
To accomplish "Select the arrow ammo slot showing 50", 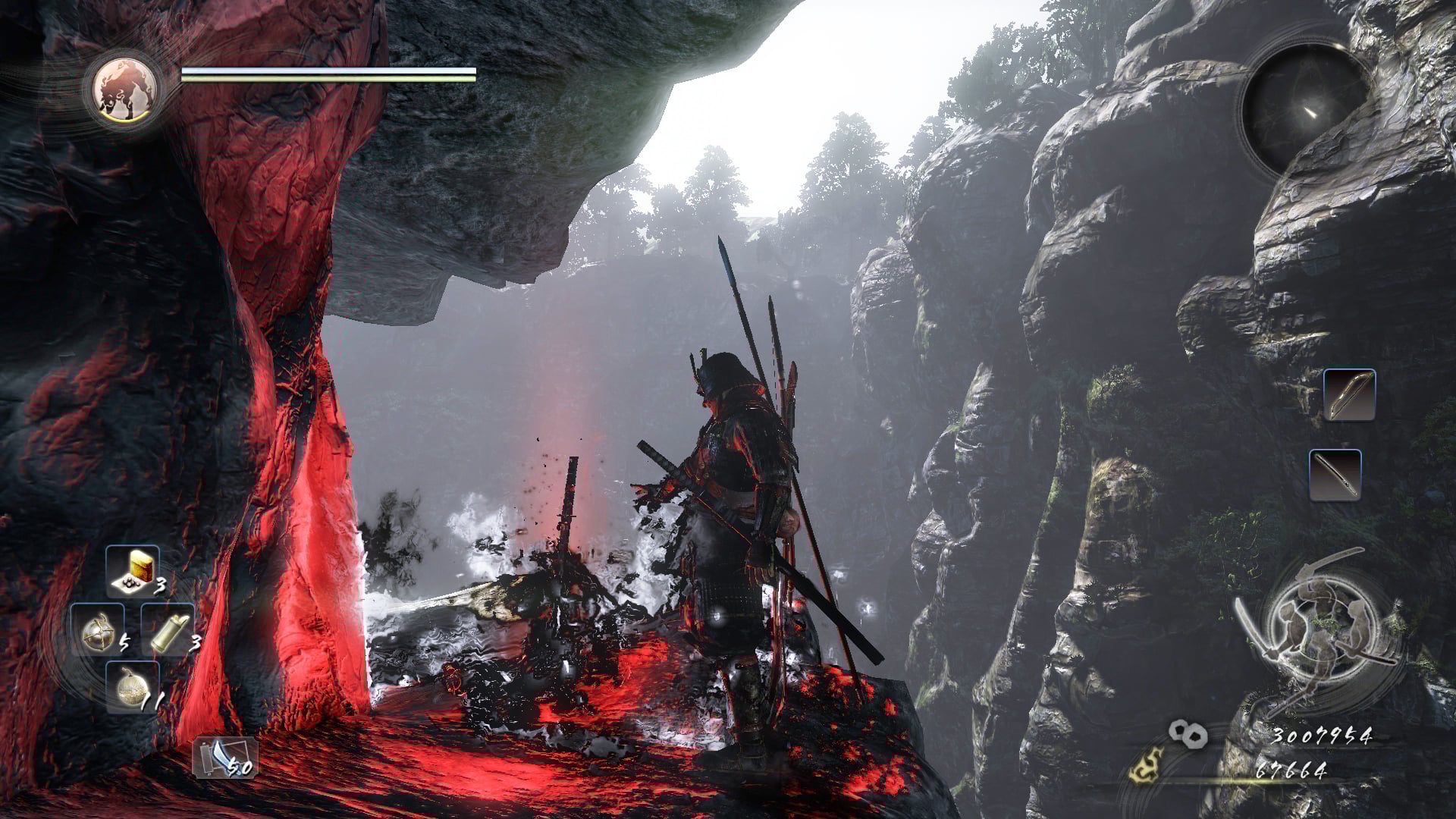I will tap(225, 757).
